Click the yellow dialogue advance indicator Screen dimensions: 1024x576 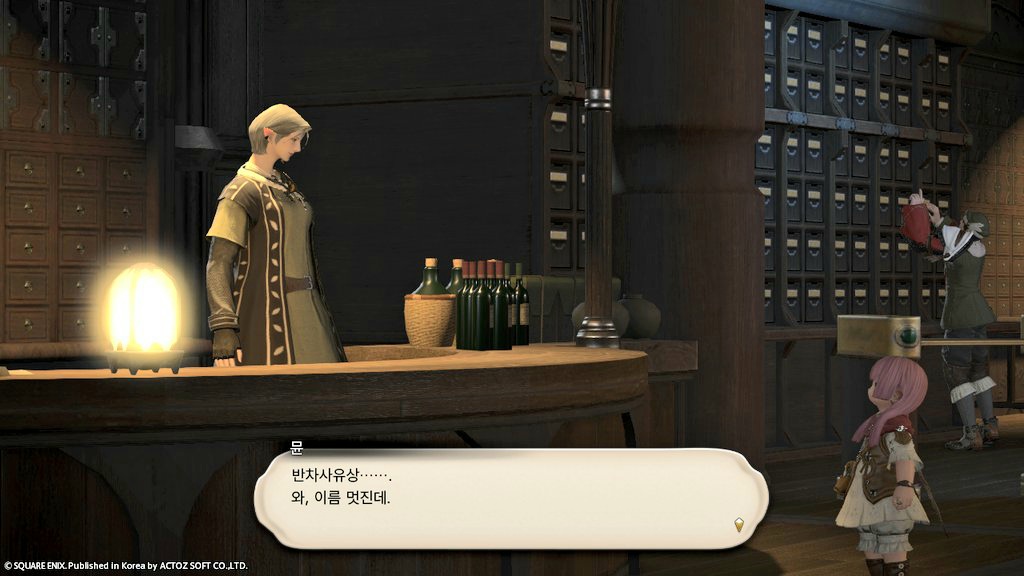[739, 523]
